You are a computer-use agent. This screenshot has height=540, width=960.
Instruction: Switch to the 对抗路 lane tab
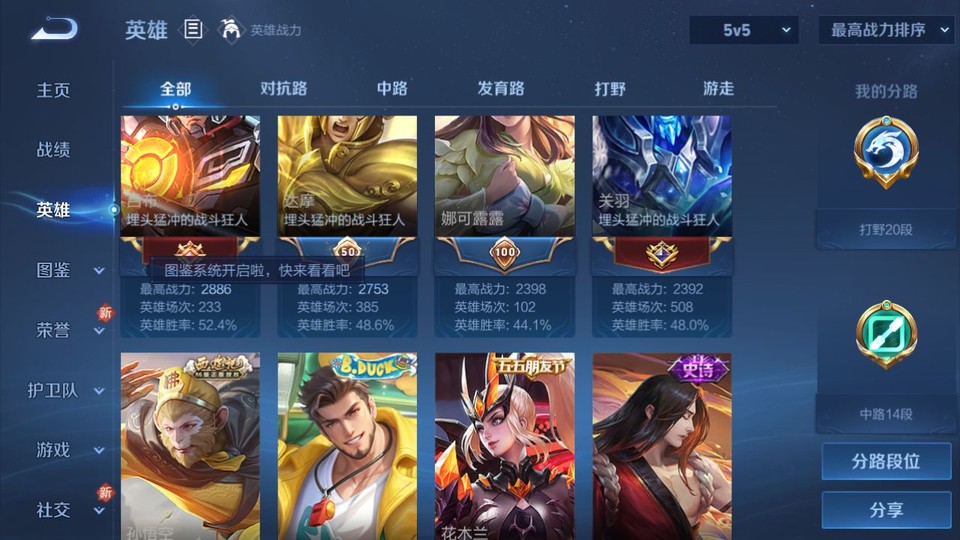click(x=283, y=88)
